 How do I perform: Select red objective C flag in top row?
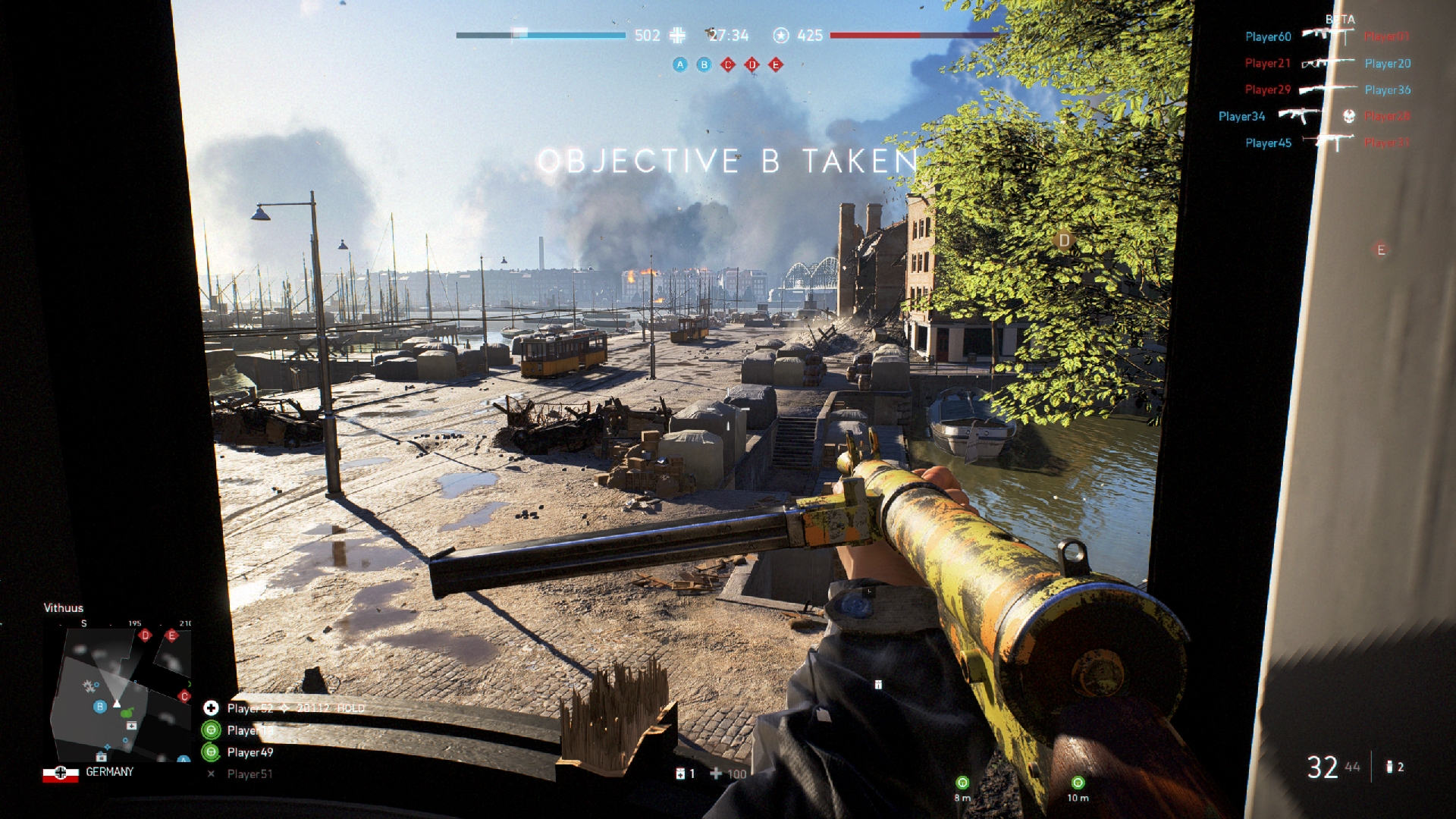point(728,64)
